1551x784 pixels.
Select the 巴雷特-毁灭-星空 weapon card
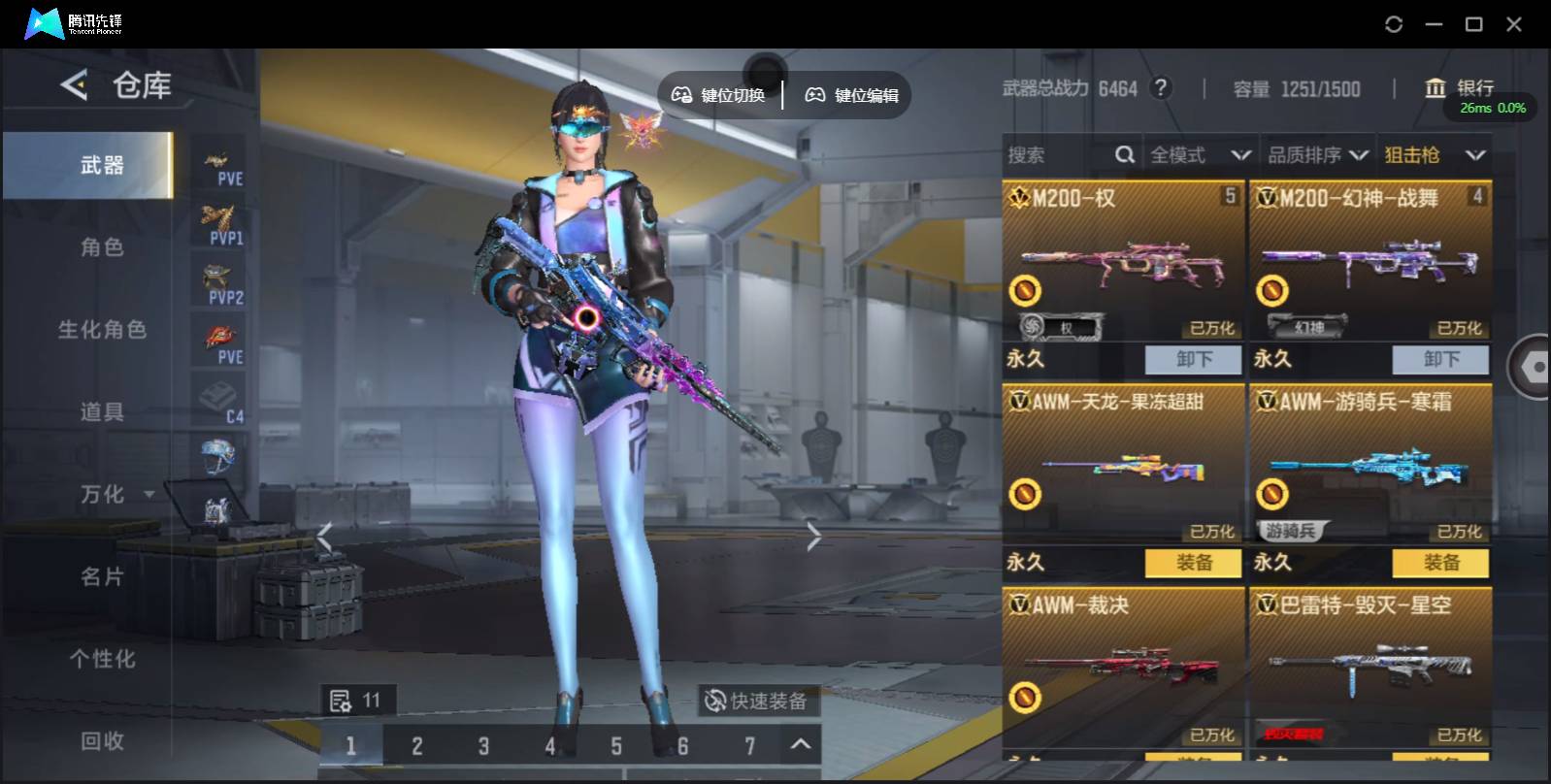point(1369,668)
